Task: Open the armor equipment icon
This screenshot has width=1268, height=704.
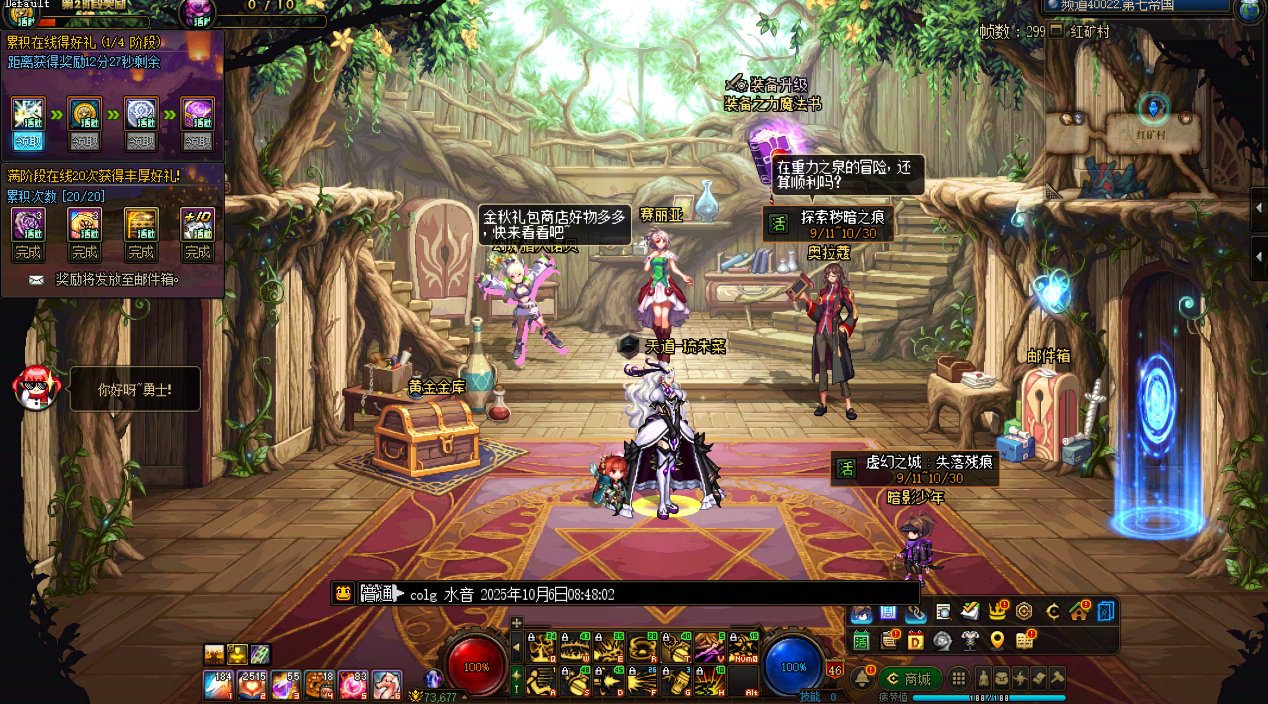Action: point(969,640)
